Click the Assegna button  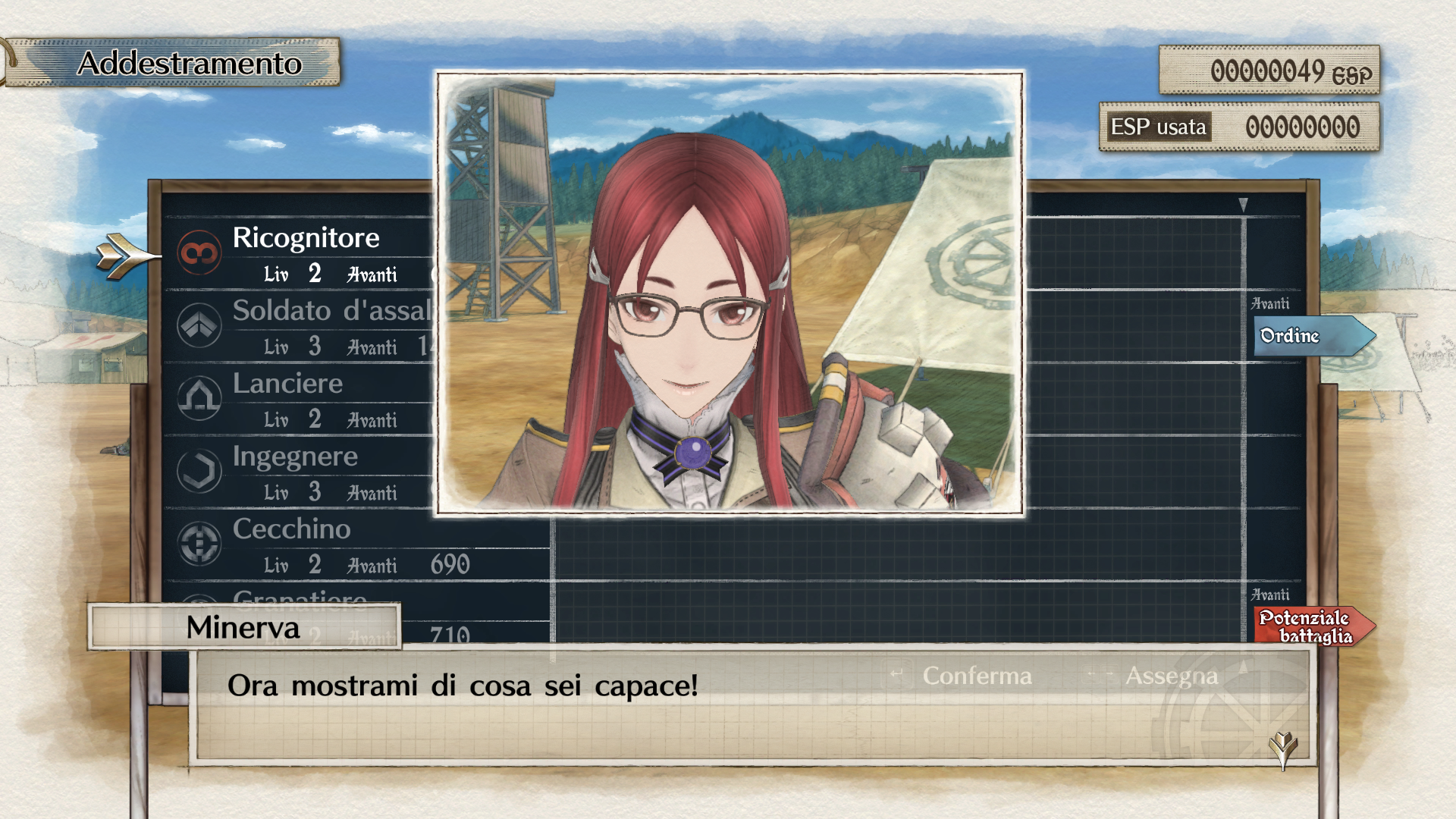tap(1171, 676)
